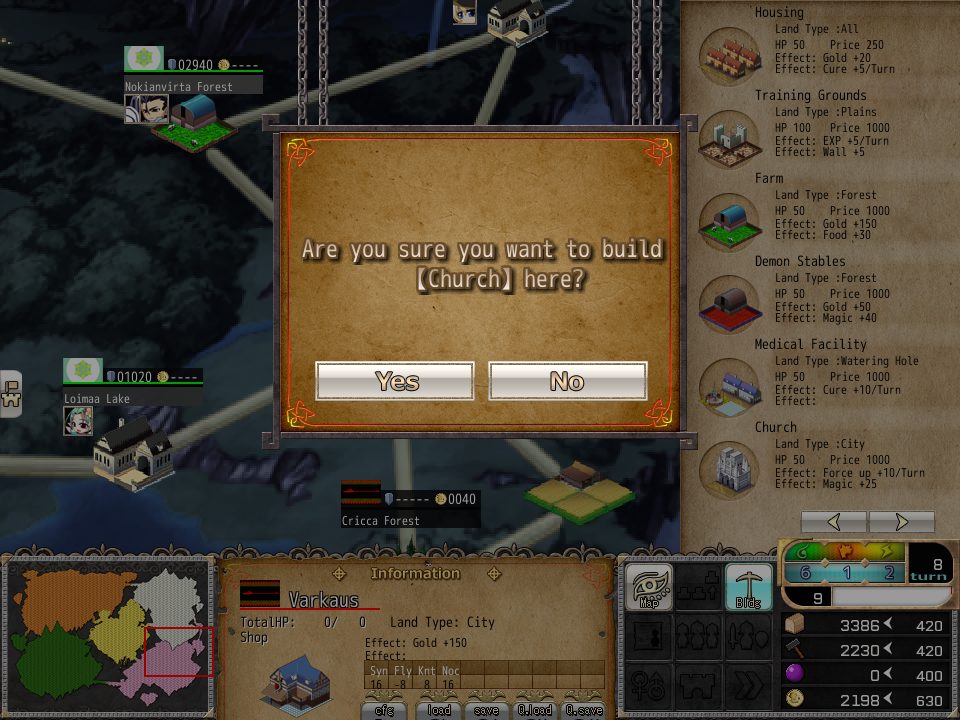The height and width of the screenshot is (720, 960).
Task: Go to the next building list page
Action: [x=901, y=522]
